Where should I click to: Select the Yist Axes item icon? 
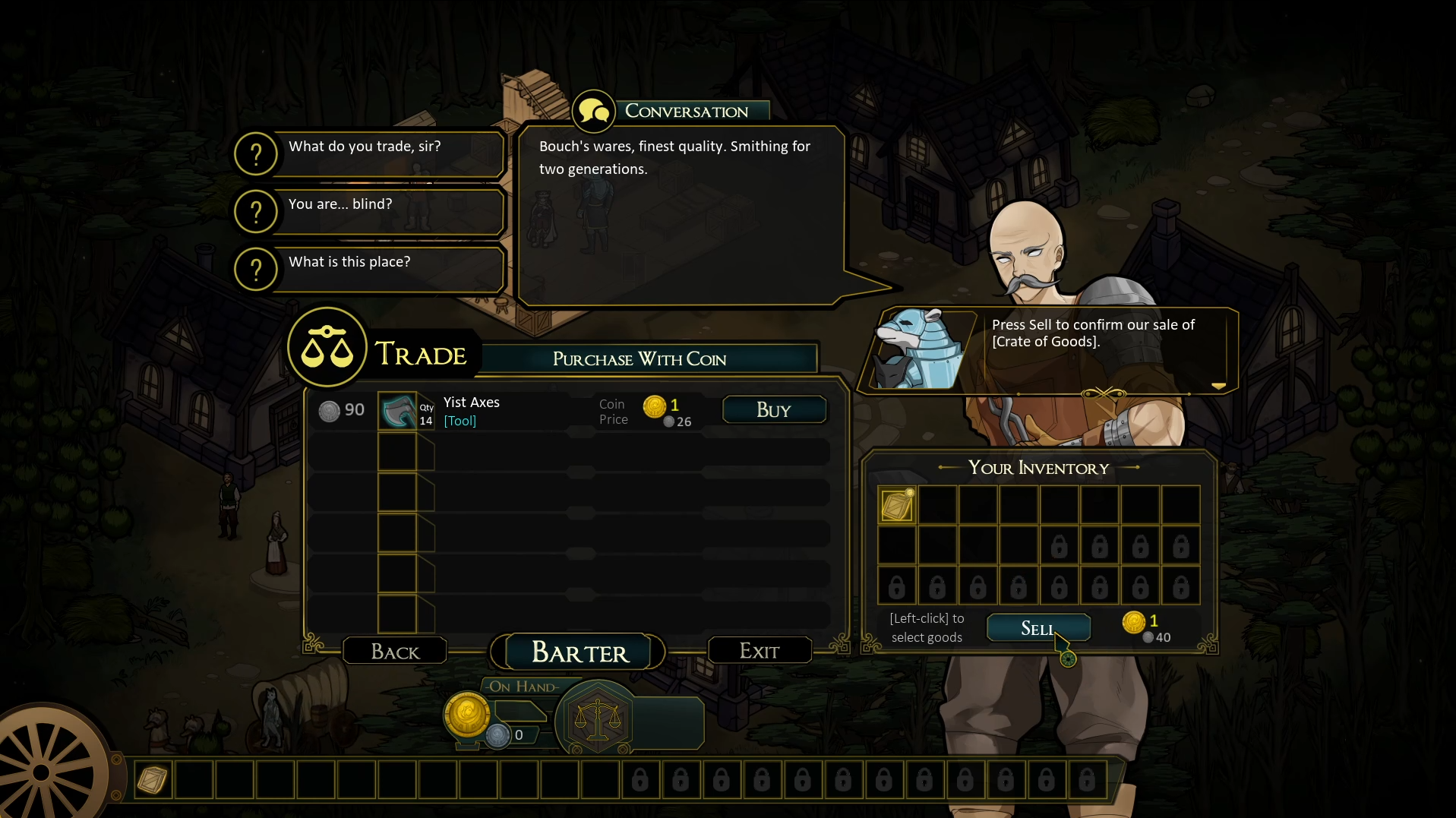pyautogui.click(x=397, y=411)
